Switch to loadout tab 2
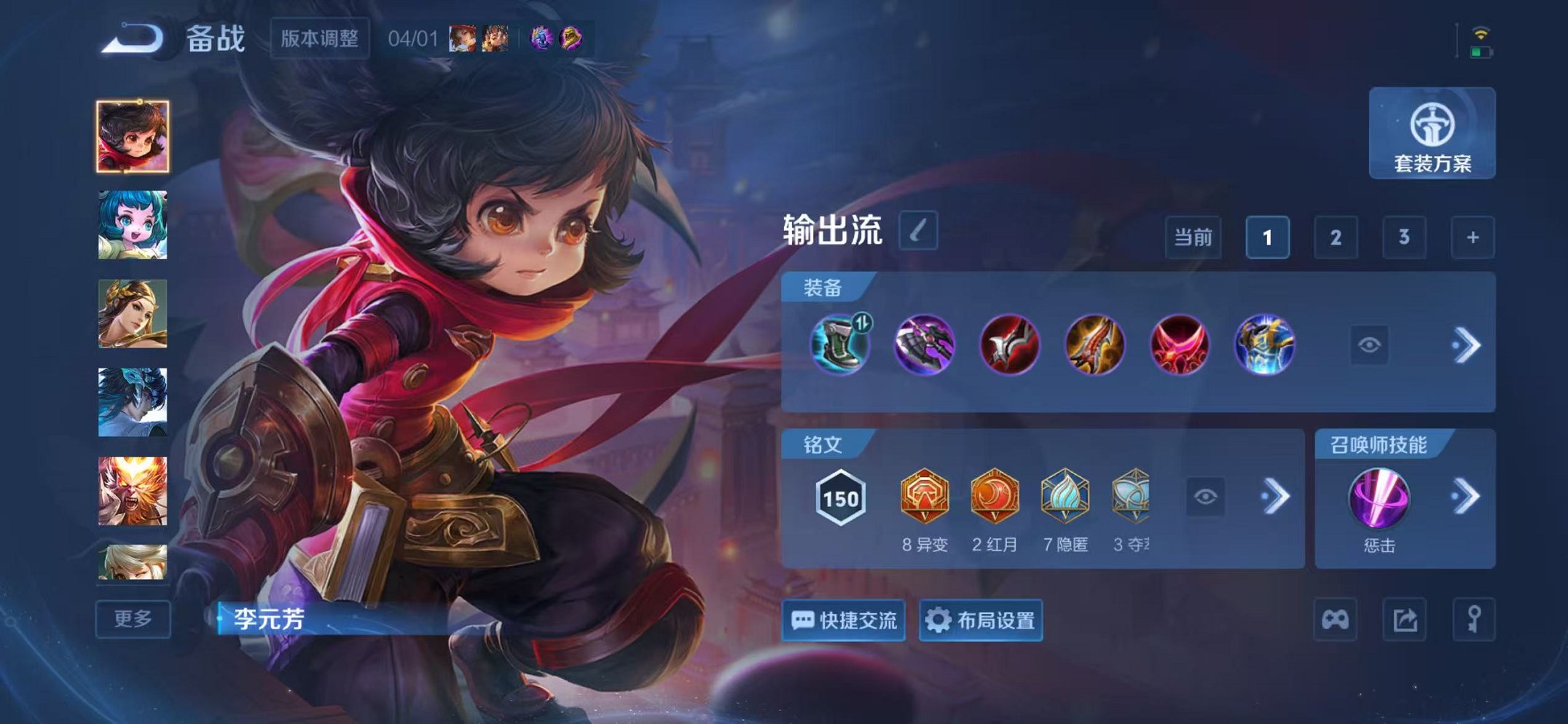 point(1336,237)
